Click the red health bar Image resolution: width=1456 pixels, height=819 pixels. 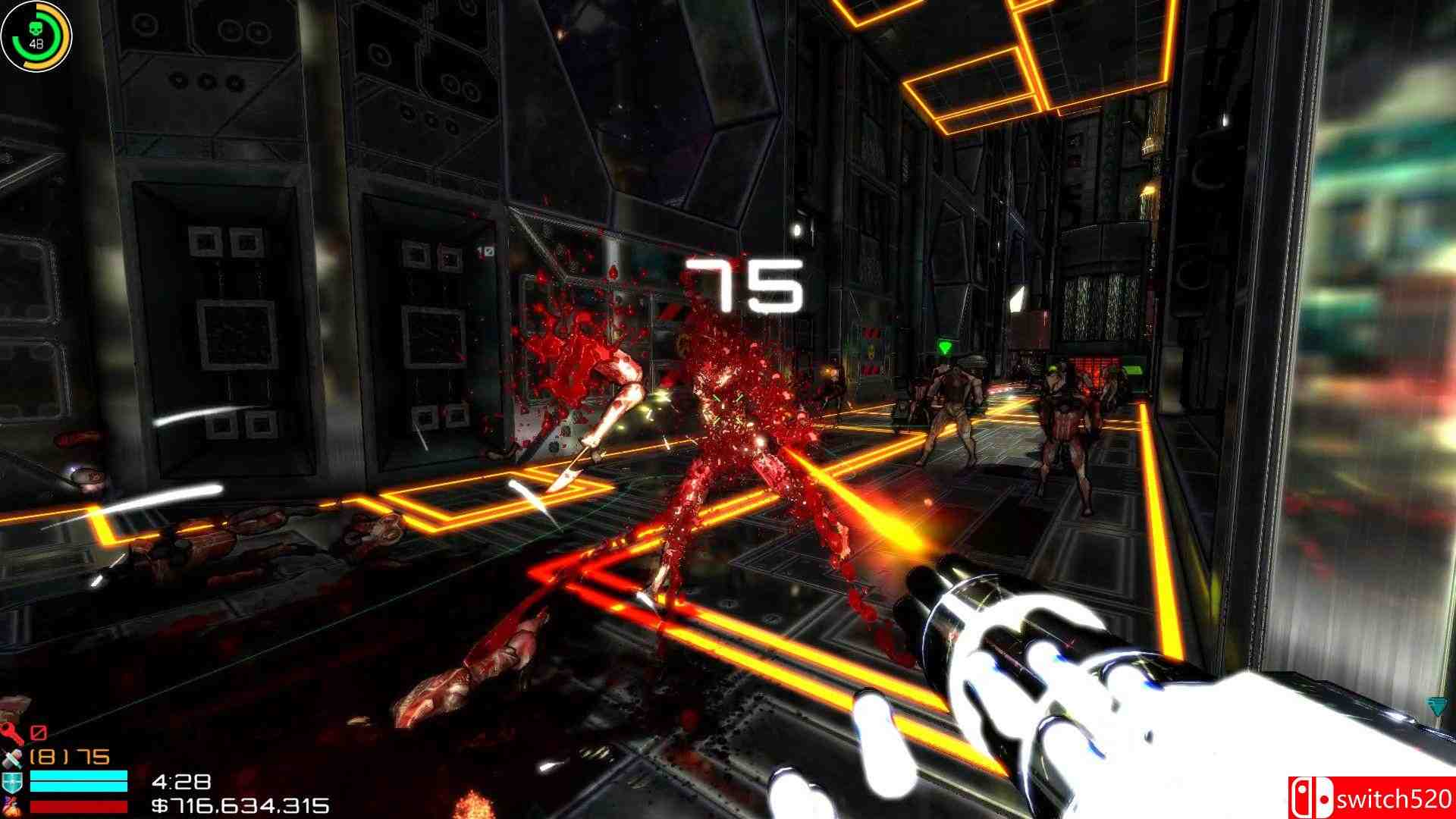tap(78, 806)
